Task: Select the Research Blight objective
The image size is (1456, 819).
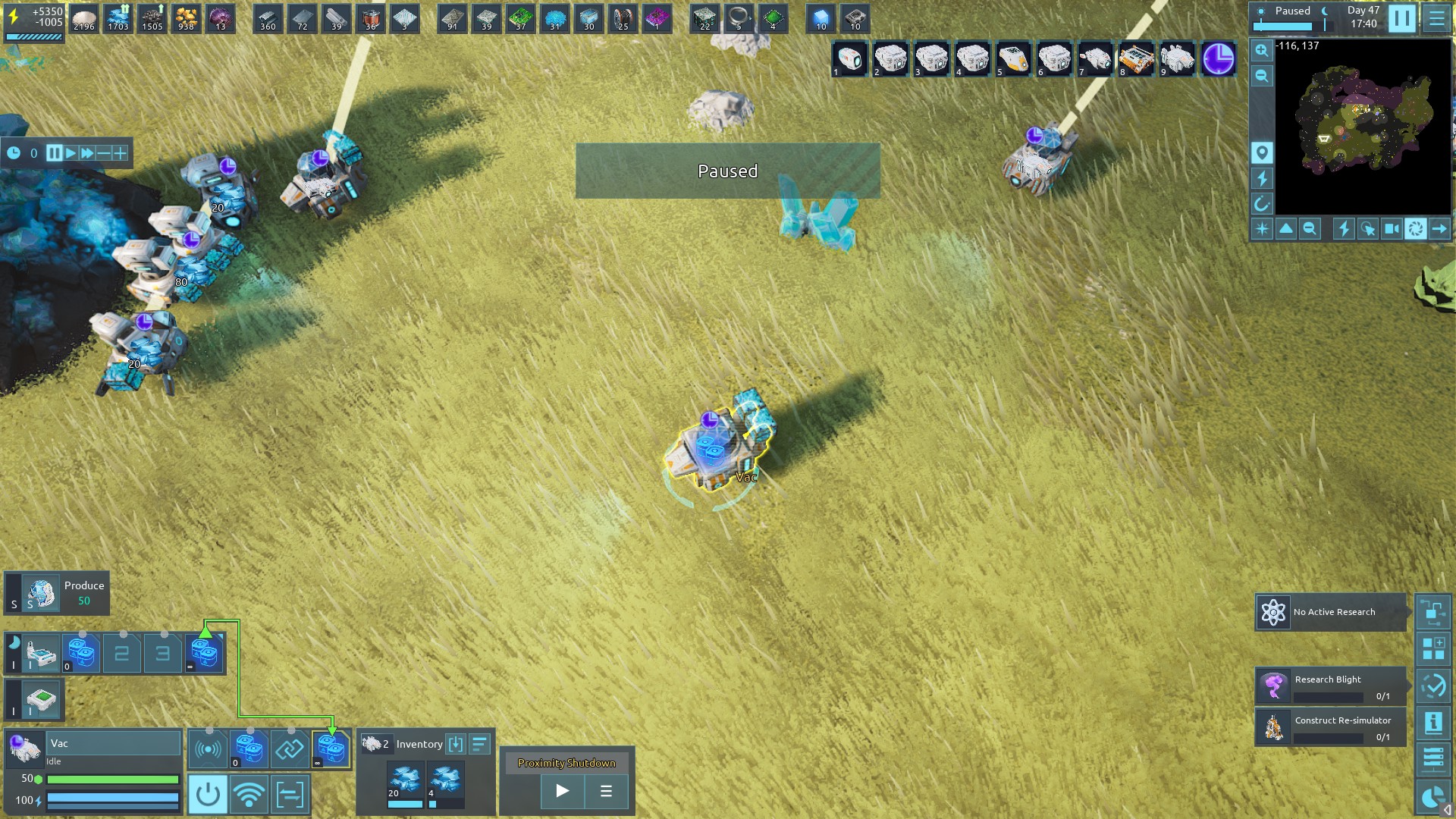Action: (x=1331, y=686)
